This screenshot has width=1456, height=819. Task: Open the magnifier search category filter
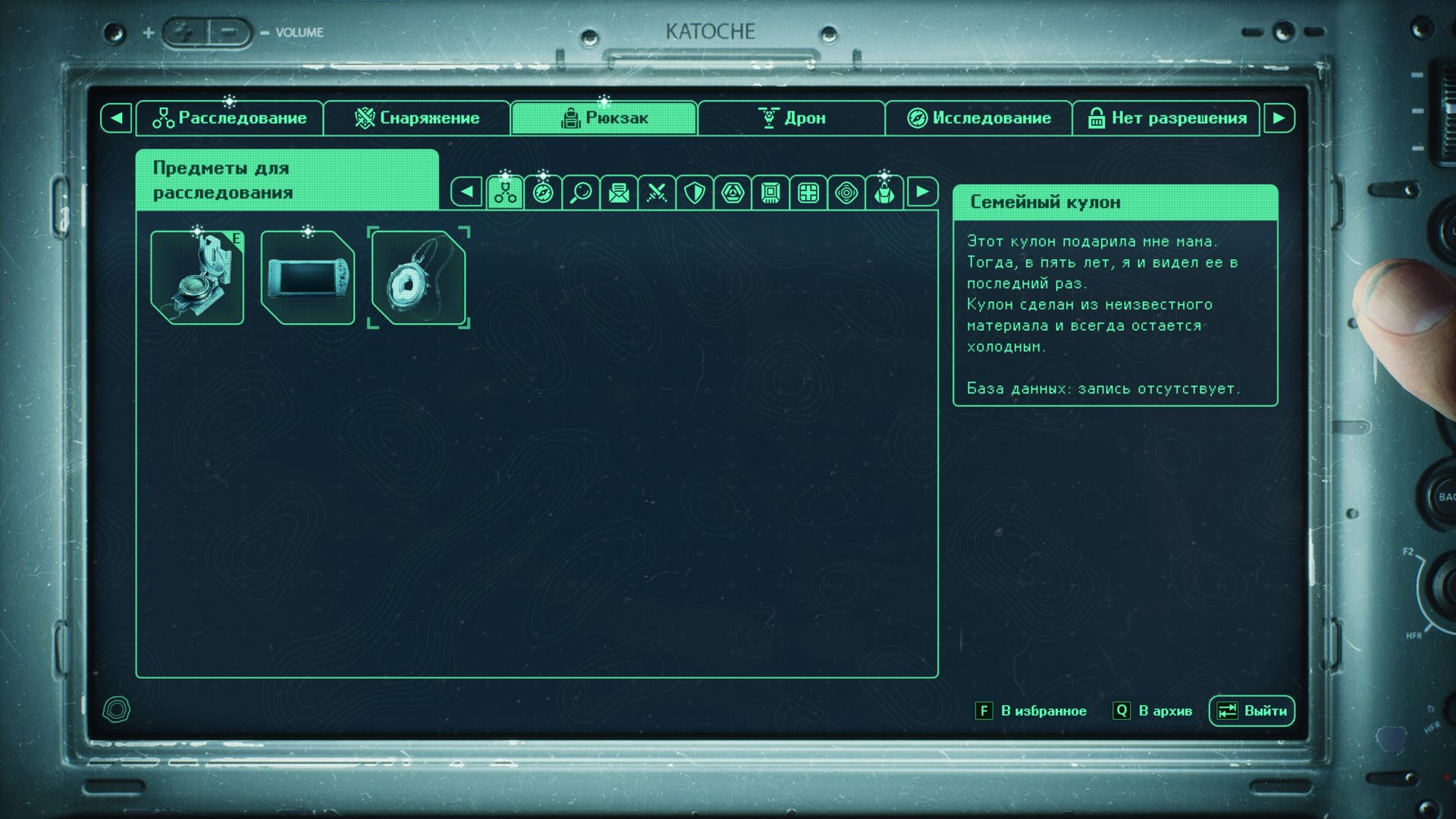581,193
